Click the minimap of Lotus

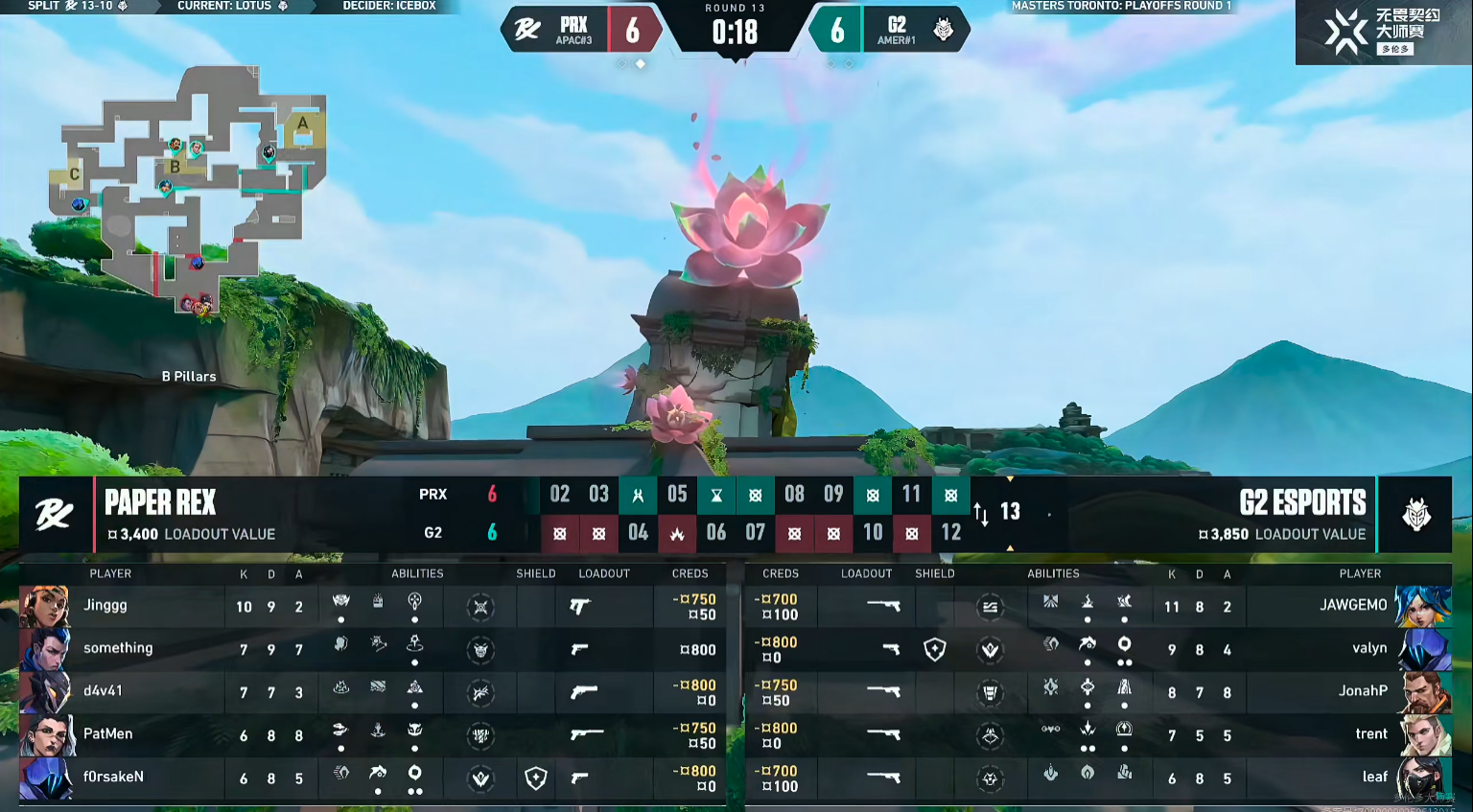point(187,187)
